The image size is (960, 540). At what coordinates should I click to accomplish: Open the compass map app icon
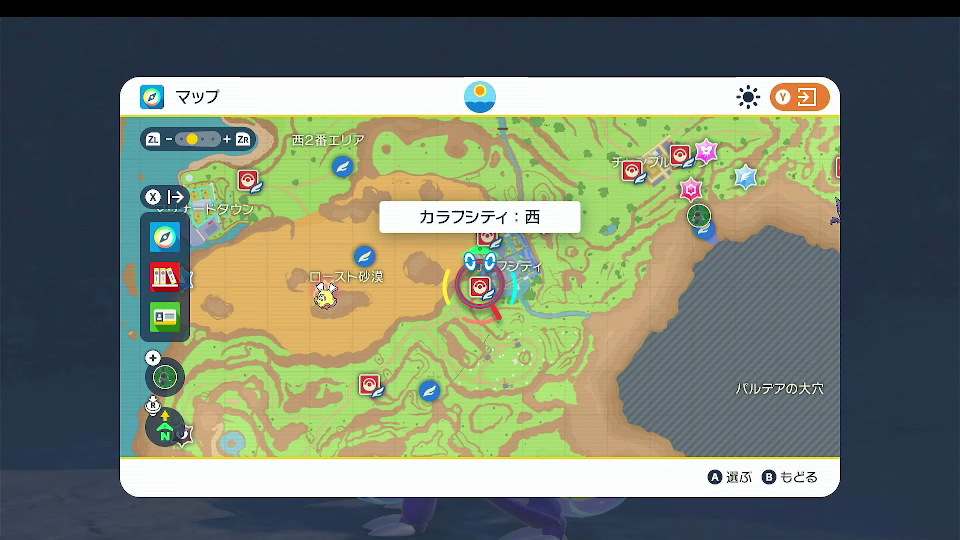click(x=165, y=237)
